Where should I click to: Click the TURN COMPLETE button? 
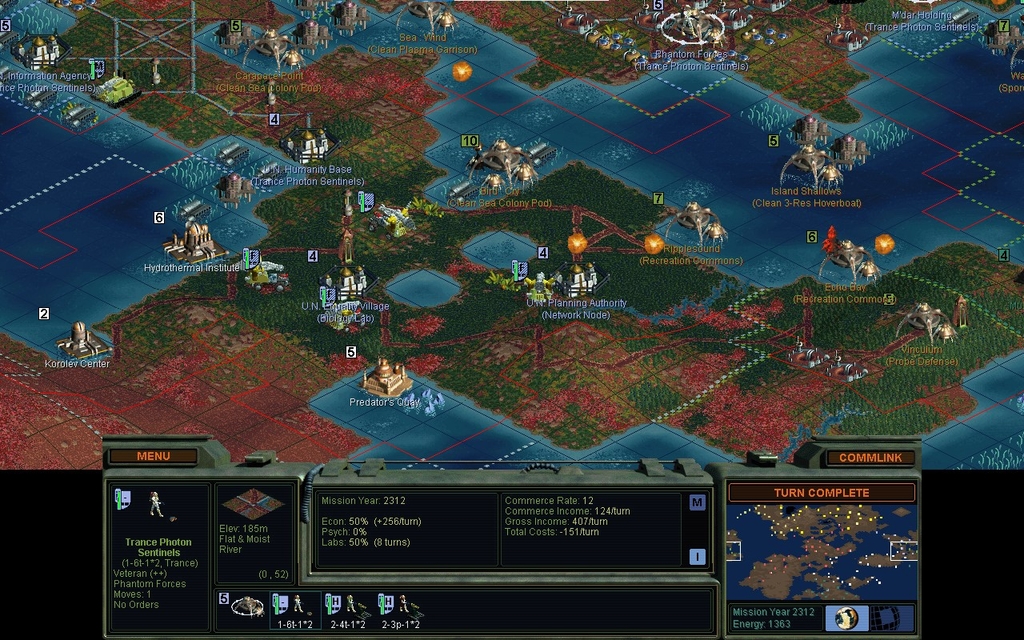pos(821,493)
